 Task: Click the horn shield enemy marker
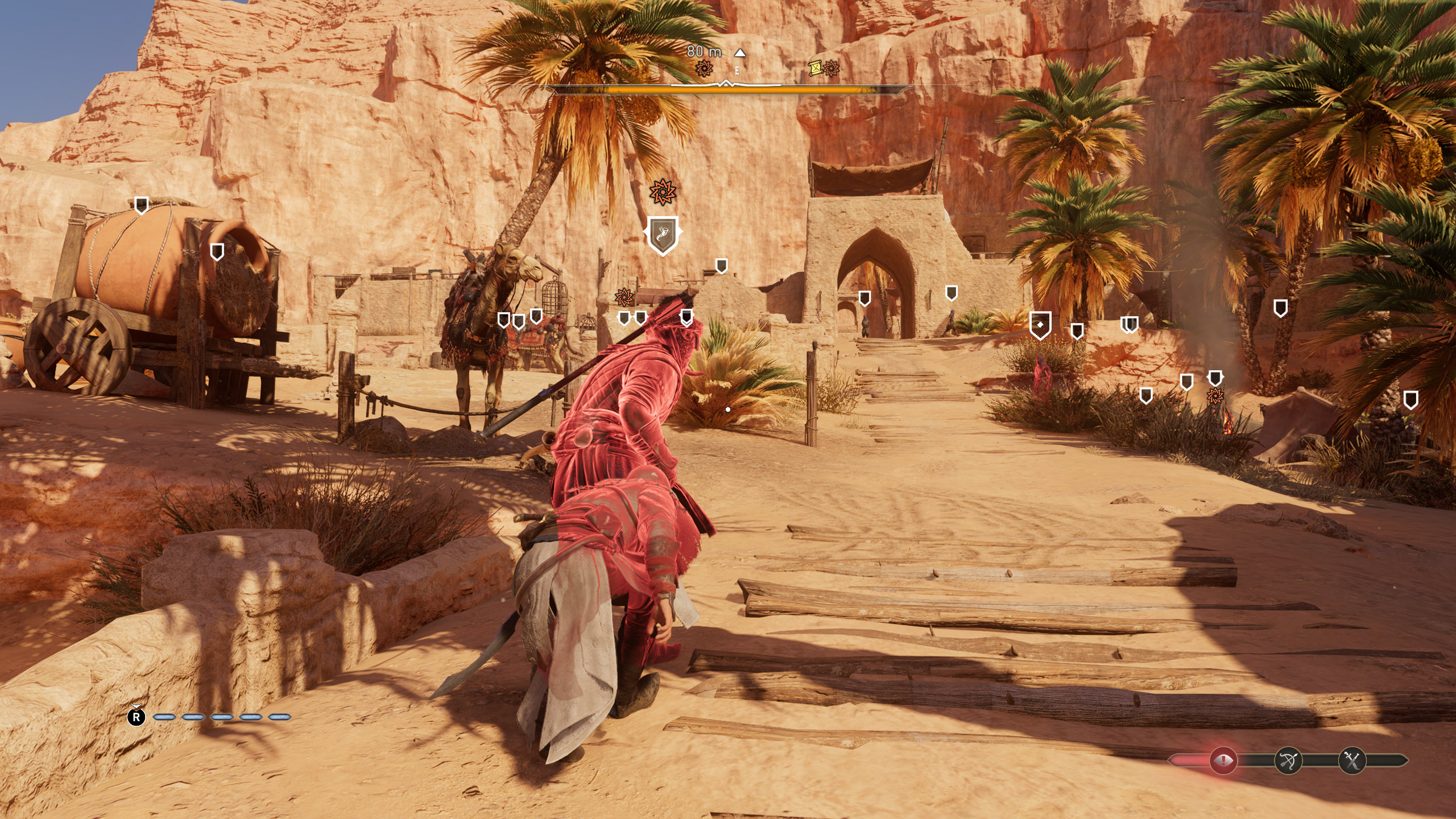coord(663,234)
